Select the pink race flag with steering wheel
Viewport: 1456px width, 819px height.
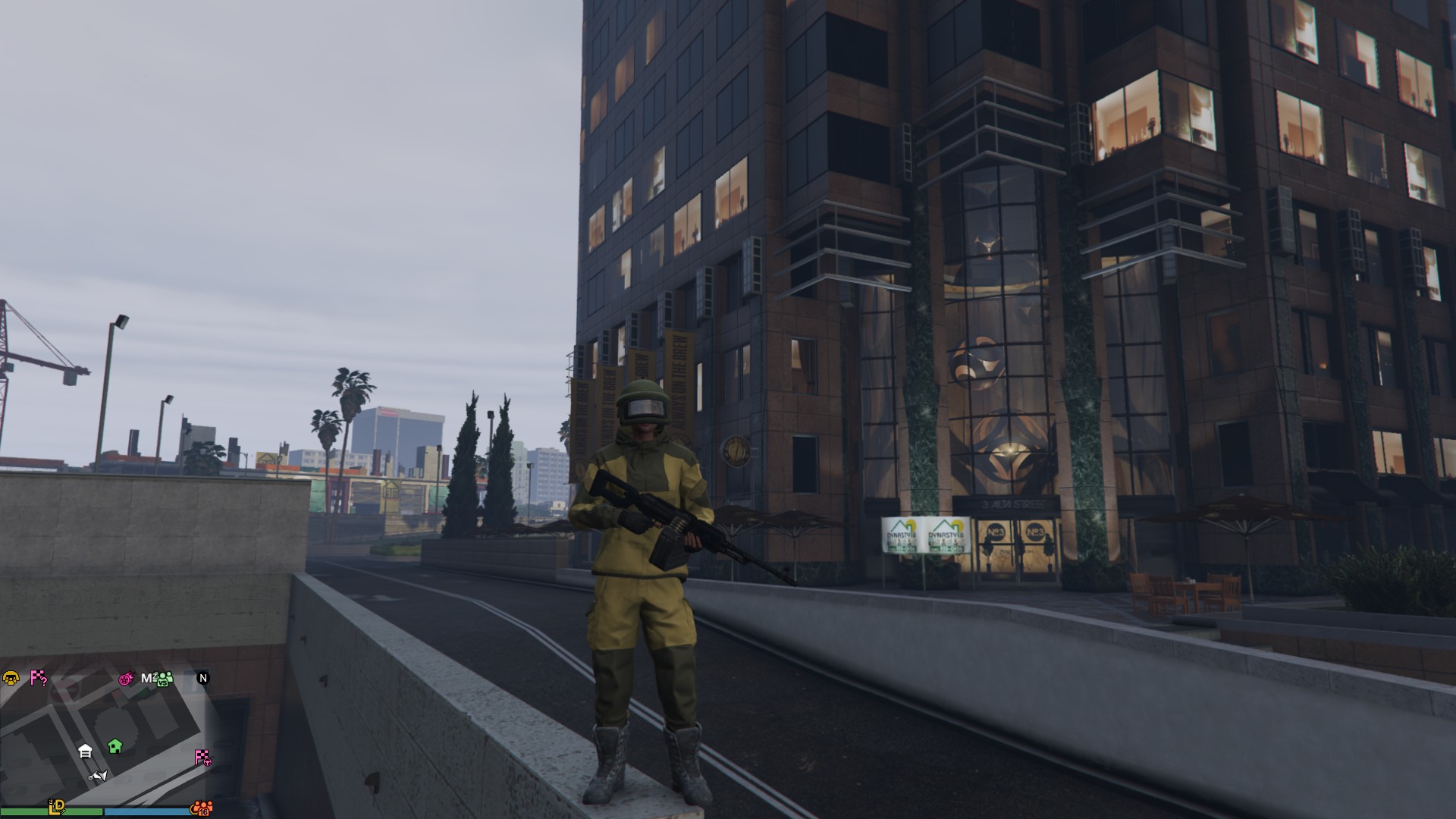click(203, 757)
